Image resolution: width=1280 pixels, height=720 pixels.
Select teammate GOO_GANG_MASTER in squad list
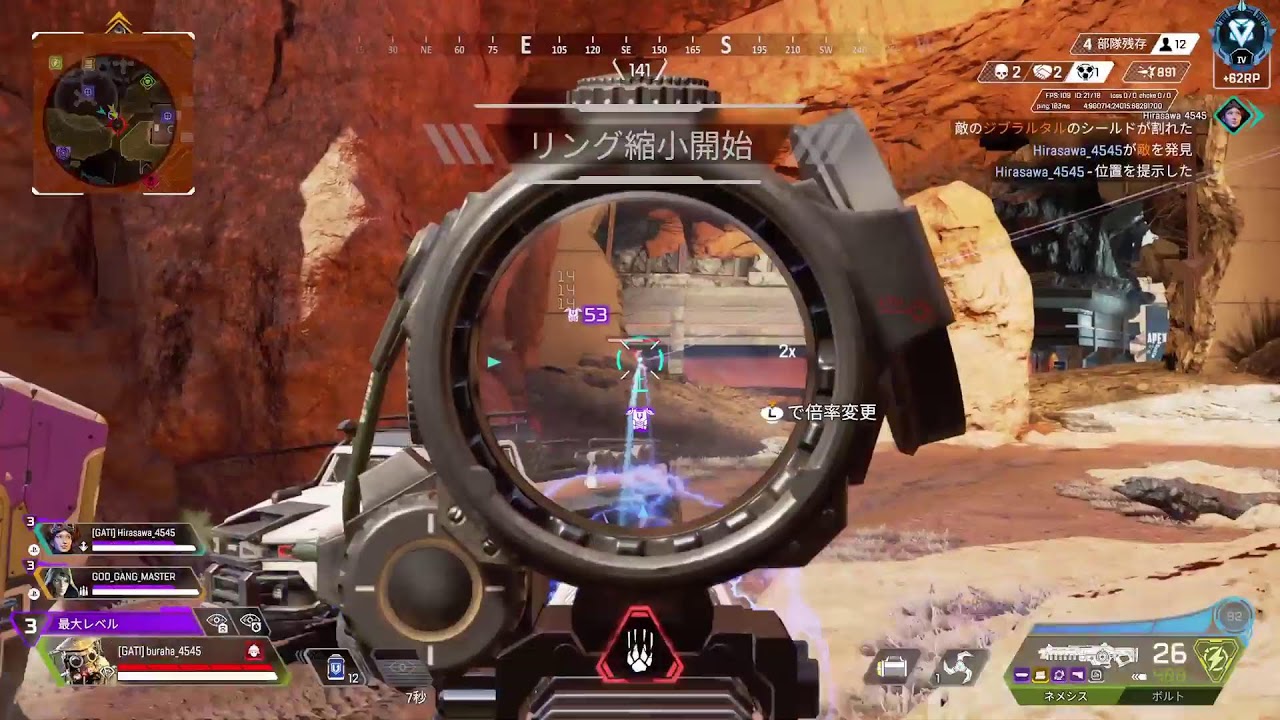click(133, 577)
